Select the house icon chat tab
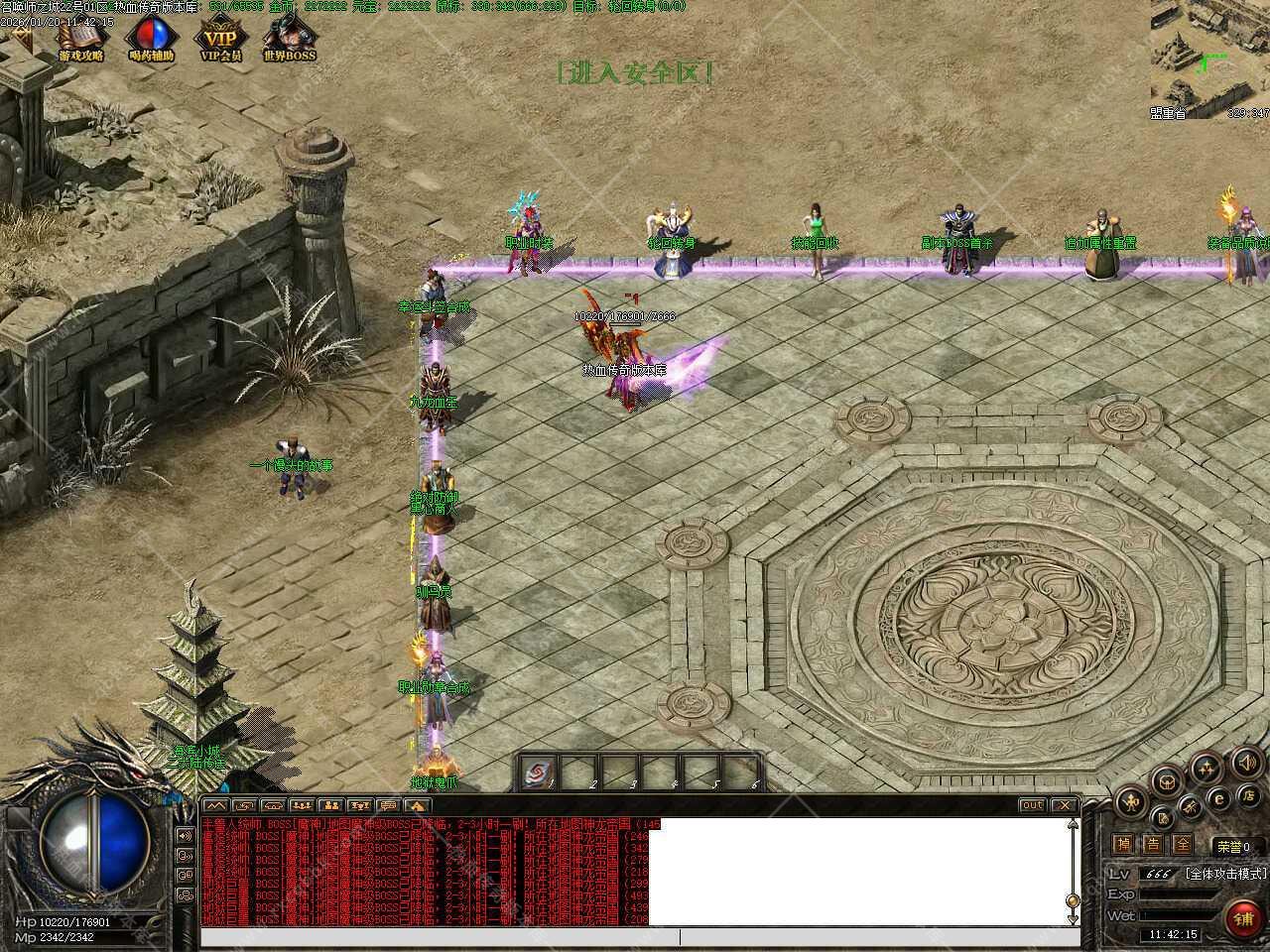Image resolution: width=1270 pixels, height=952 pixels. [x=416, y=805]
